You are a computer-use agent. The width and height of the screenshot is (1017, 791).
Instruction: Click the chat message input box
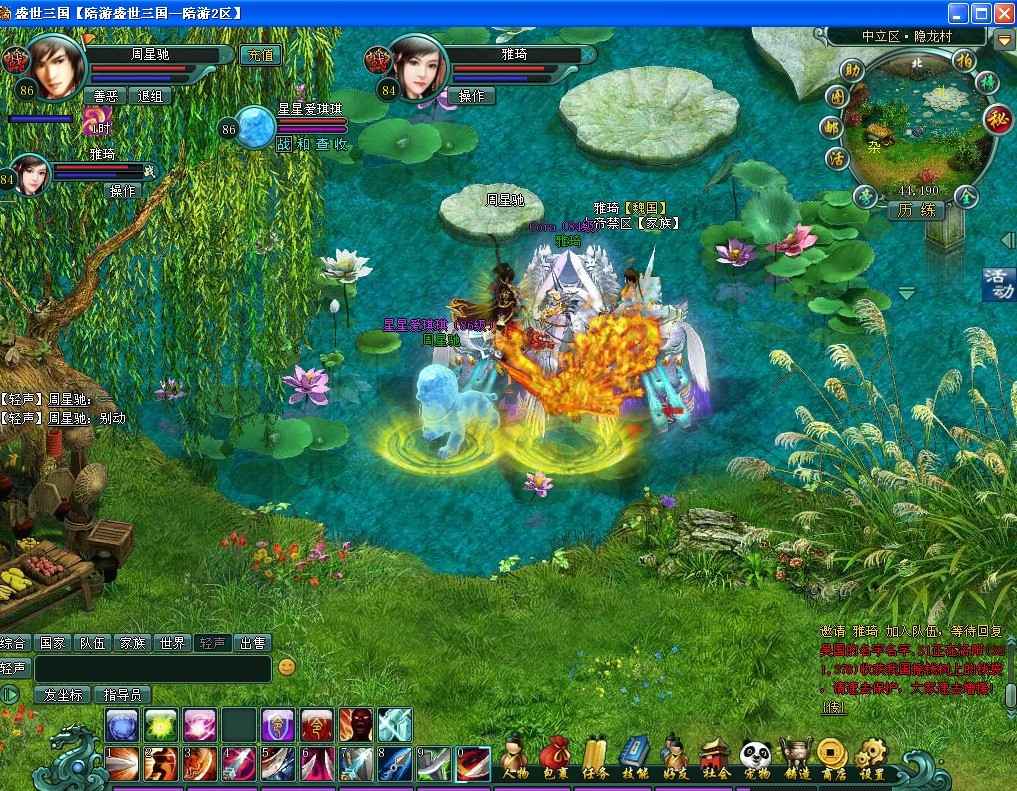click(152, 668)
